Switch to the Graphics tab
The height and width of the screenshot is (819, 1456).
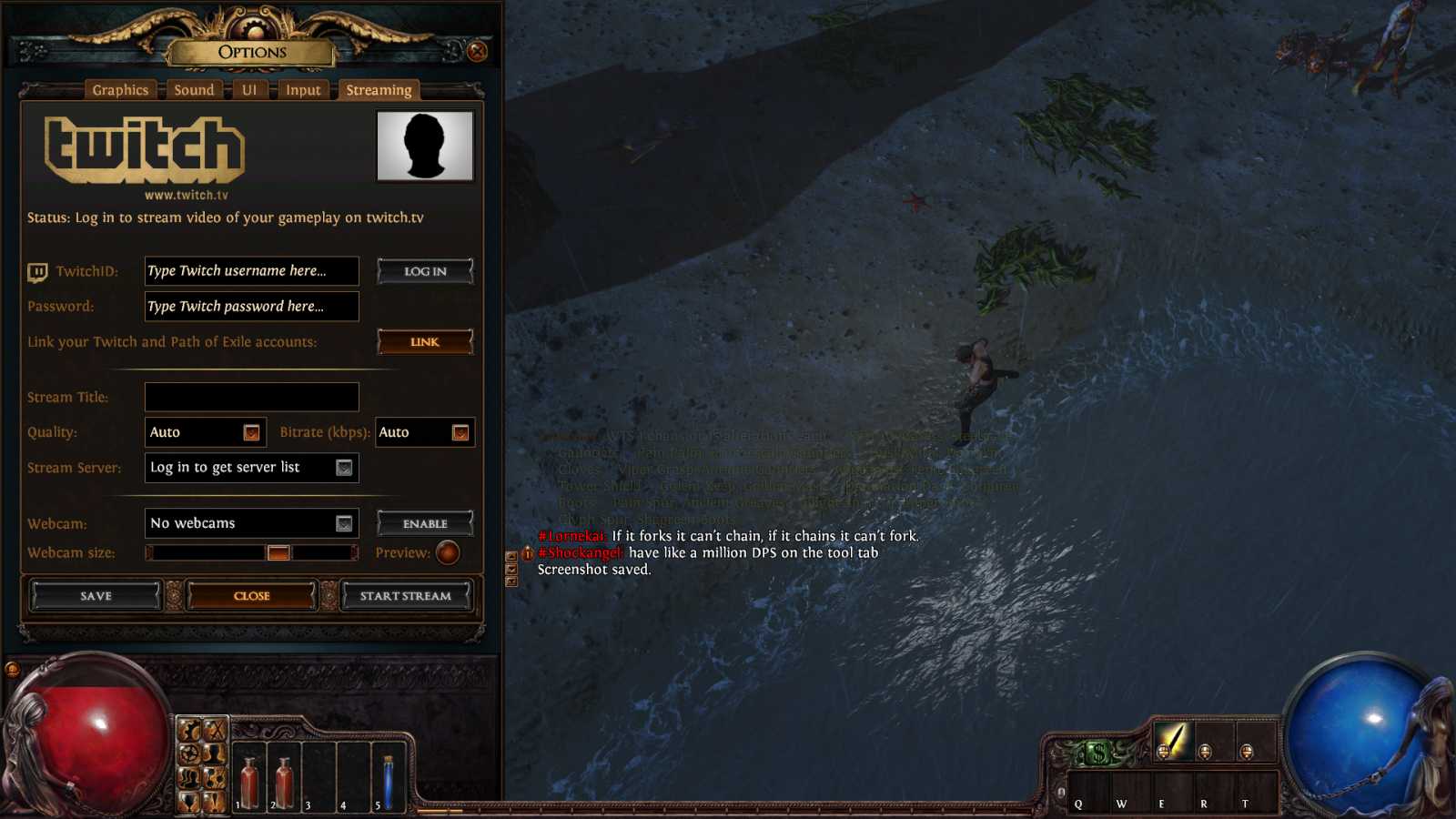point(120,89)
